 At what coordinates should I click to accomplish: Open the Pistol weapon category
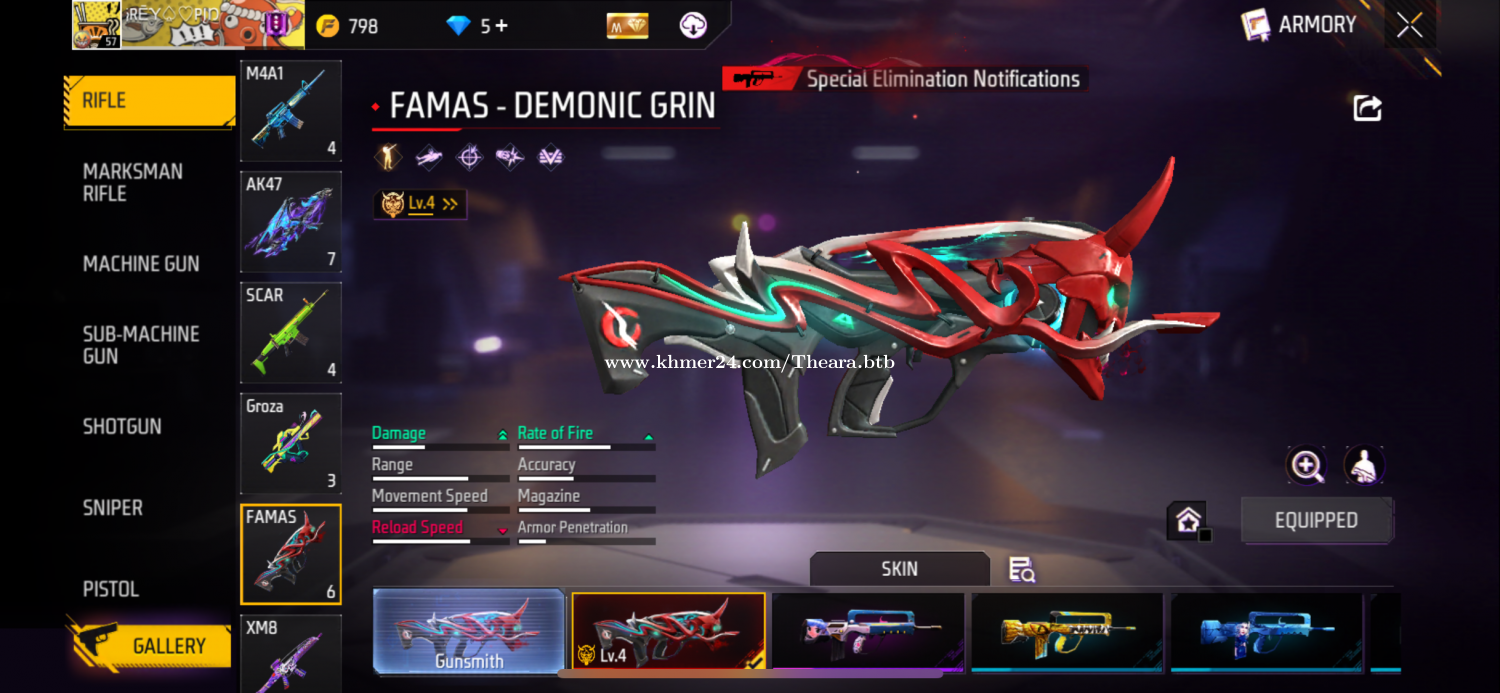pyautogui.click(x=111, y=589)
